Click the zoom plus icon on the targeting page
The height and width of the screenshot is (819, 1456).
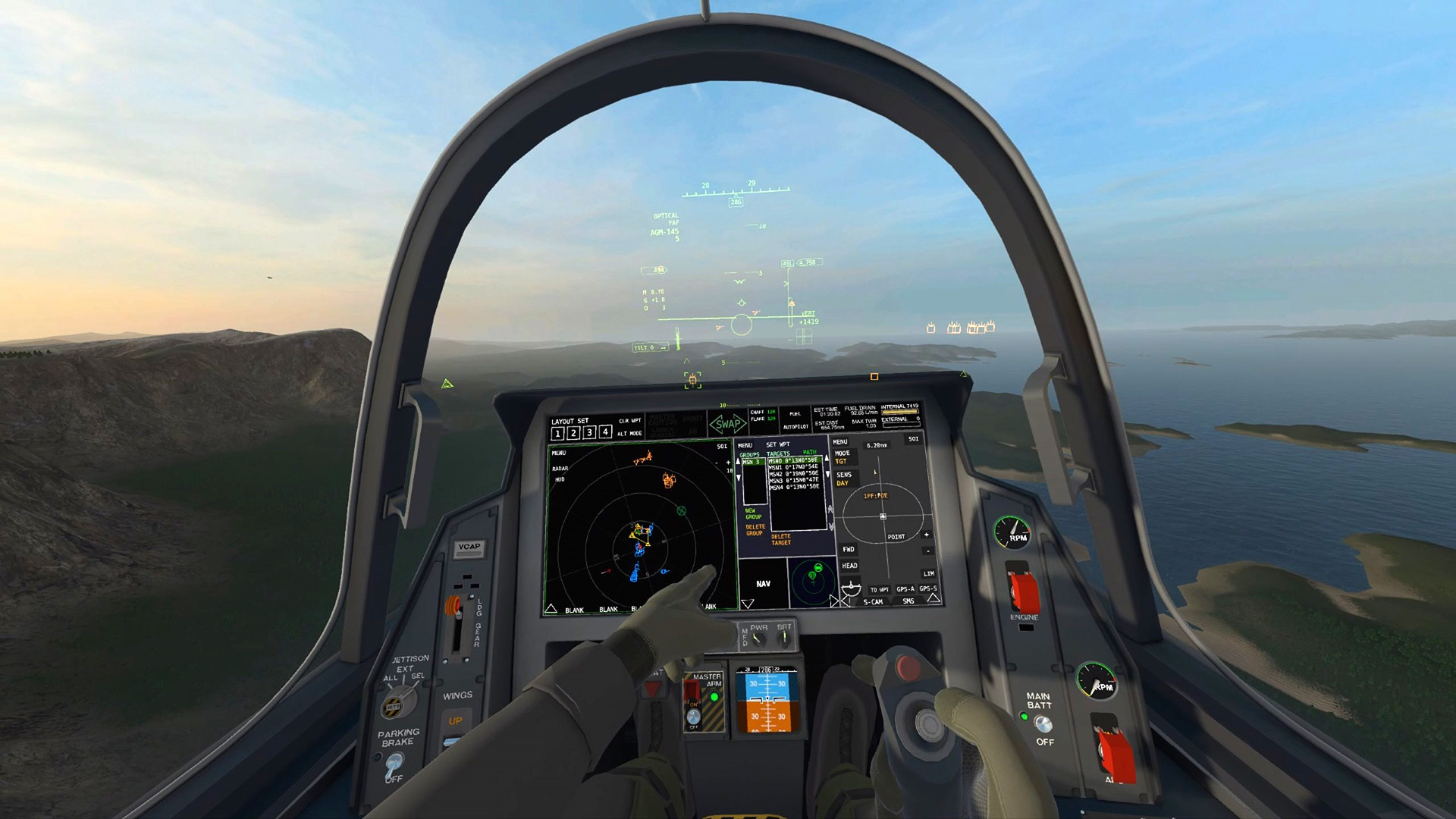(x=928, y=535)
